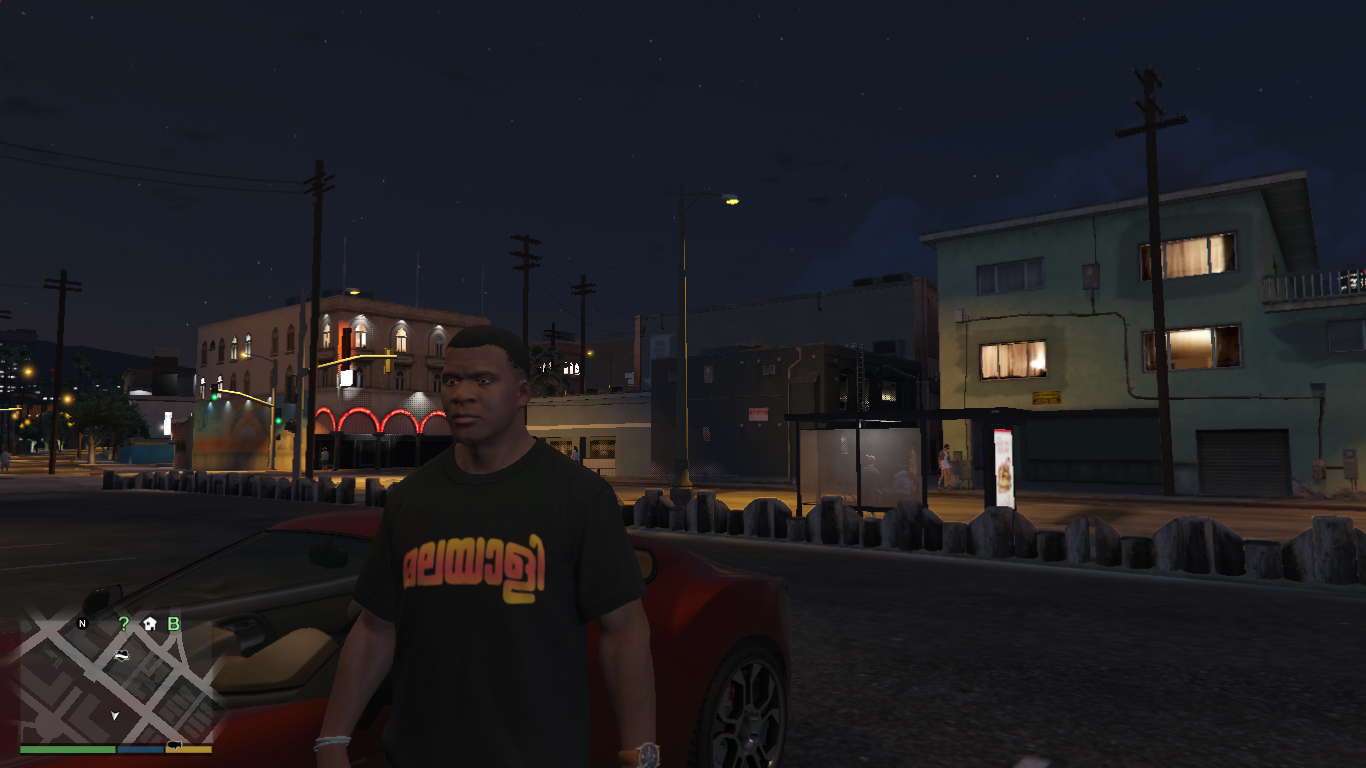Select the green B mission blip
This screenshot has width=1366, height=768.
[x=174, y=623]
